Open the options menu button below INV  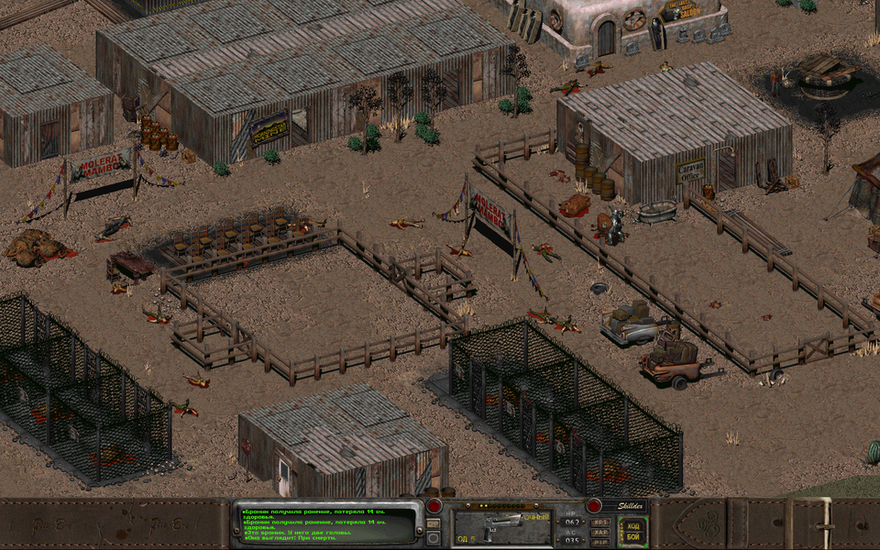coord(433,538)
